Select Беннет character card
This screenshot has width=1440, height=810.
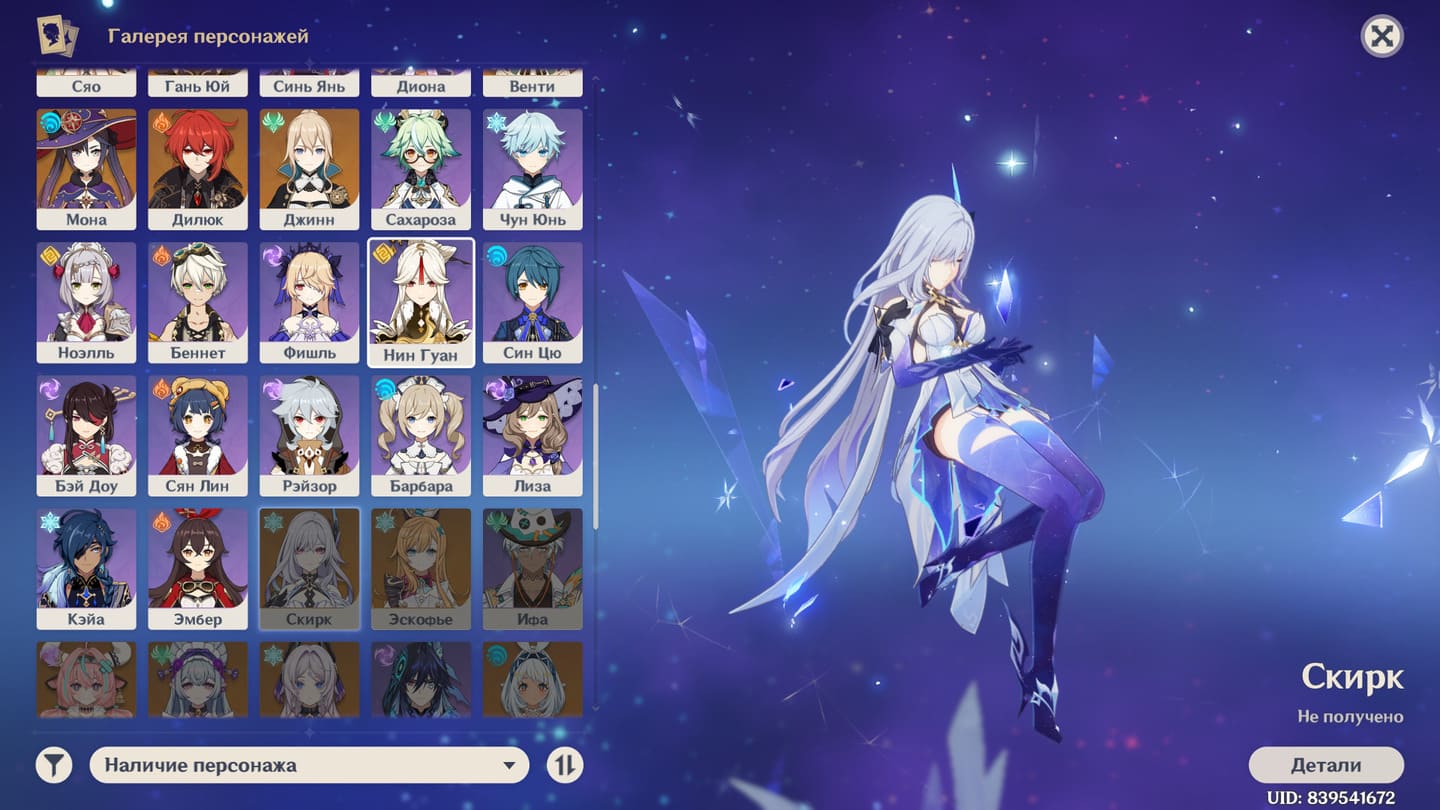[x=198, y=301]
